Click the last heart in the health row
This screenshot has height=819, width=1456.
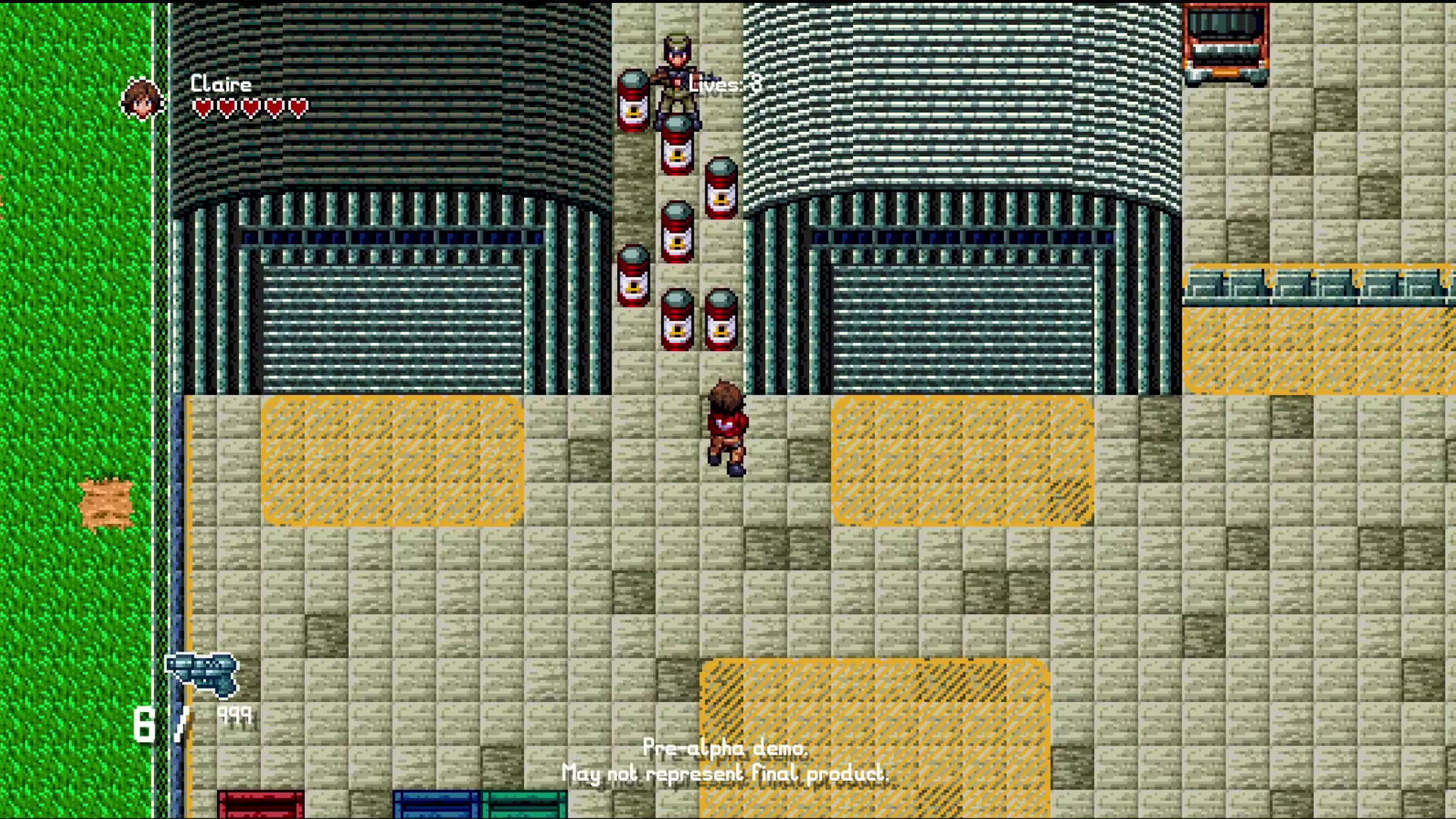tap(299, 106)
